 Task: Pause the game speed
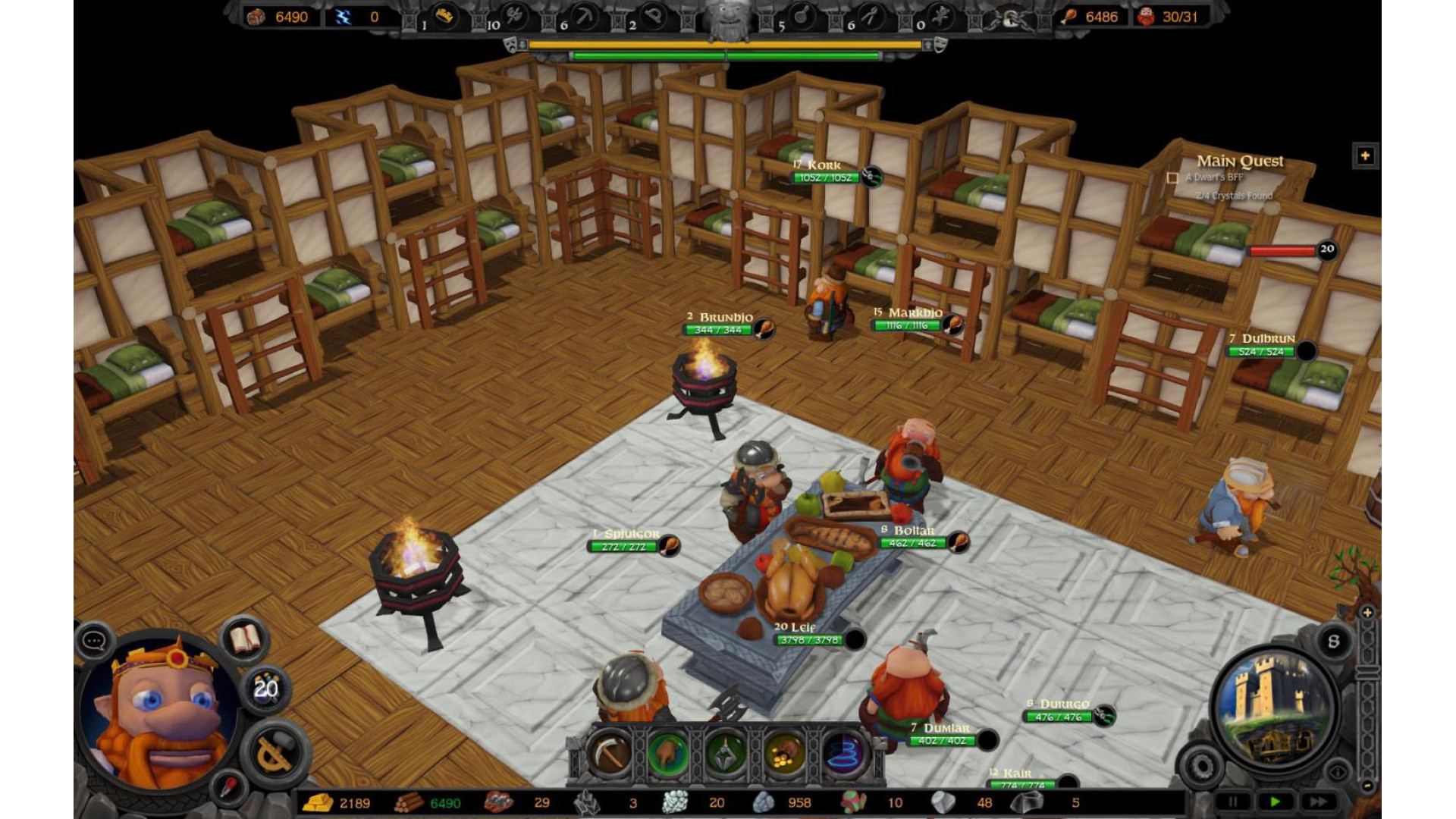tap(1232, 802)
